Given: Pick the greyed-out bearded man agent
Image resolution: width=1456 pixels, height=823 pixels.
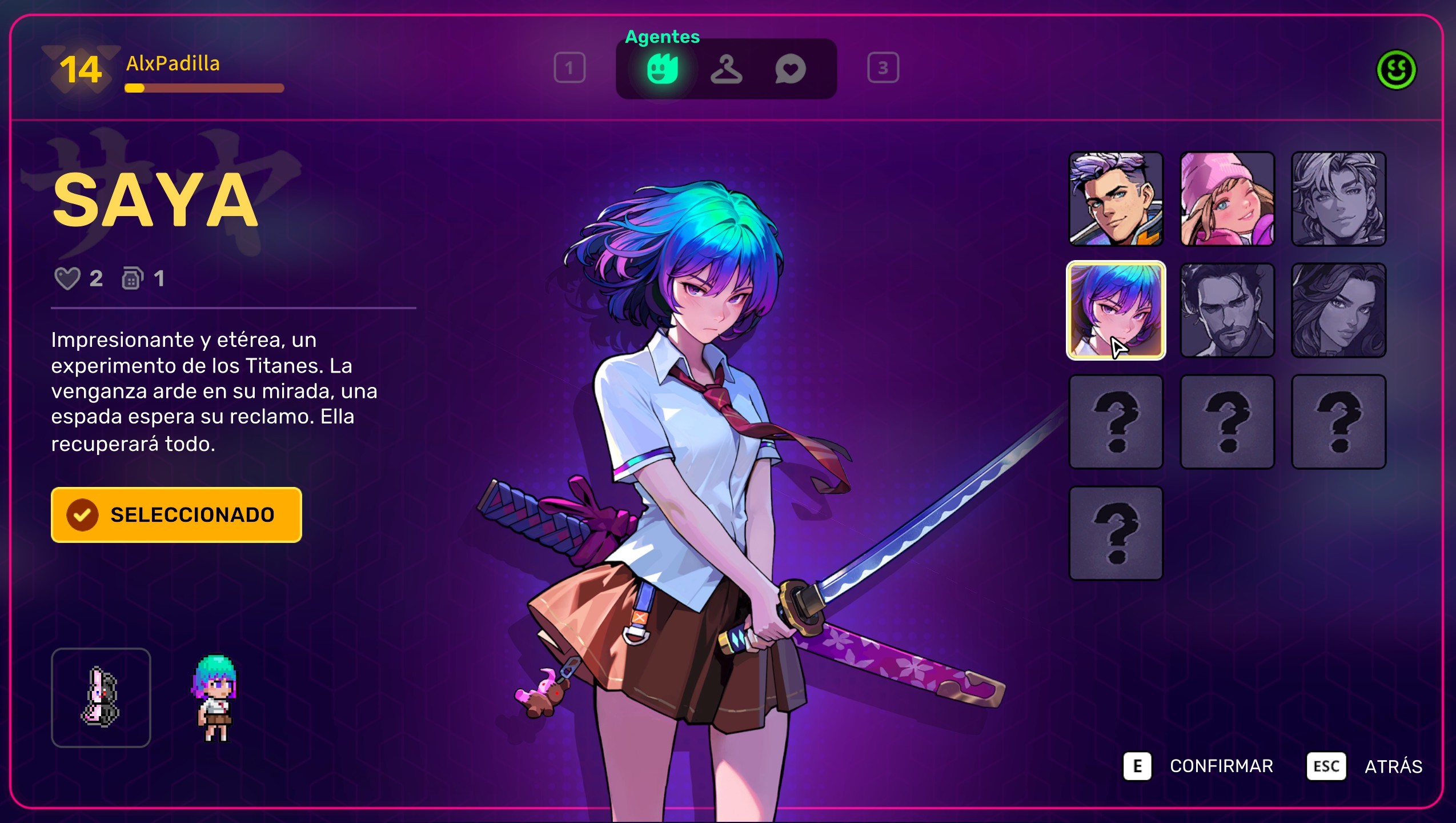Looking at the screenshot, I should point(1227,310).
